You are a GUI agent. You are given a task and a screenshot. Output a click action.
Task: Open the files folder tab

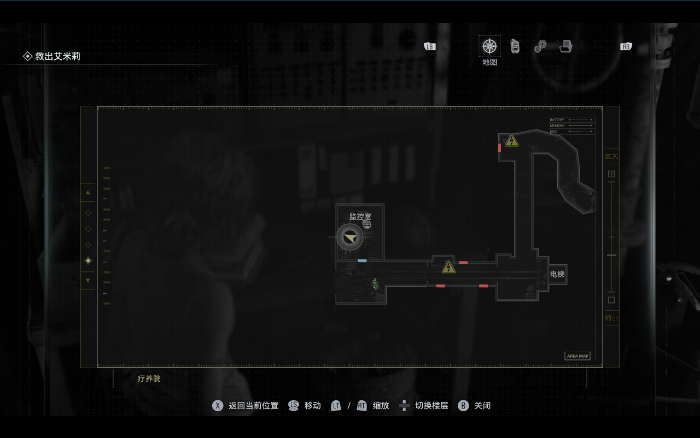[x=565, y=46]
